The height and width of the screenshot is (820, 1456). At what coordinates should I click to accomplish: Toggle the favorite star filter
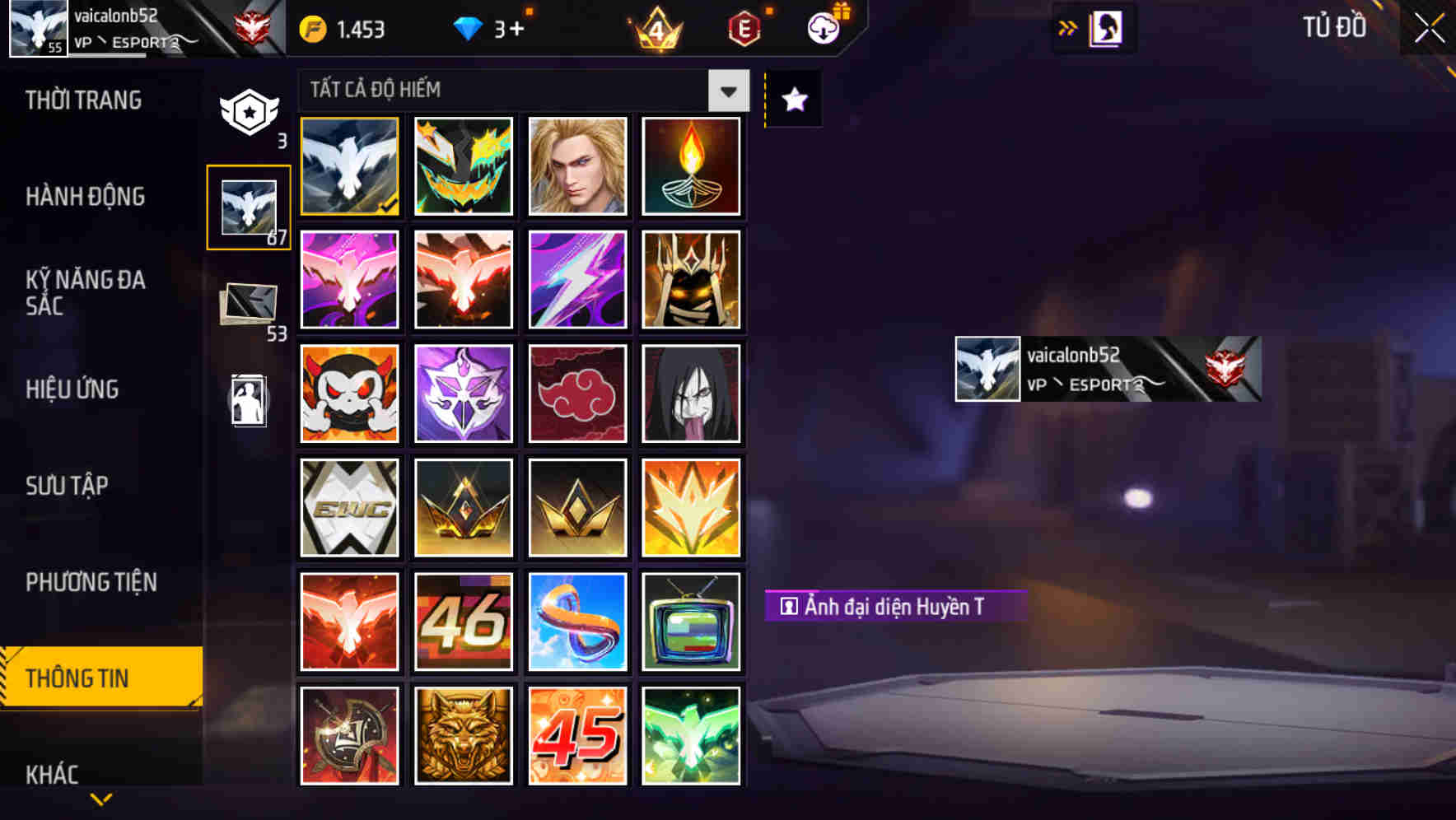(792, 100)
